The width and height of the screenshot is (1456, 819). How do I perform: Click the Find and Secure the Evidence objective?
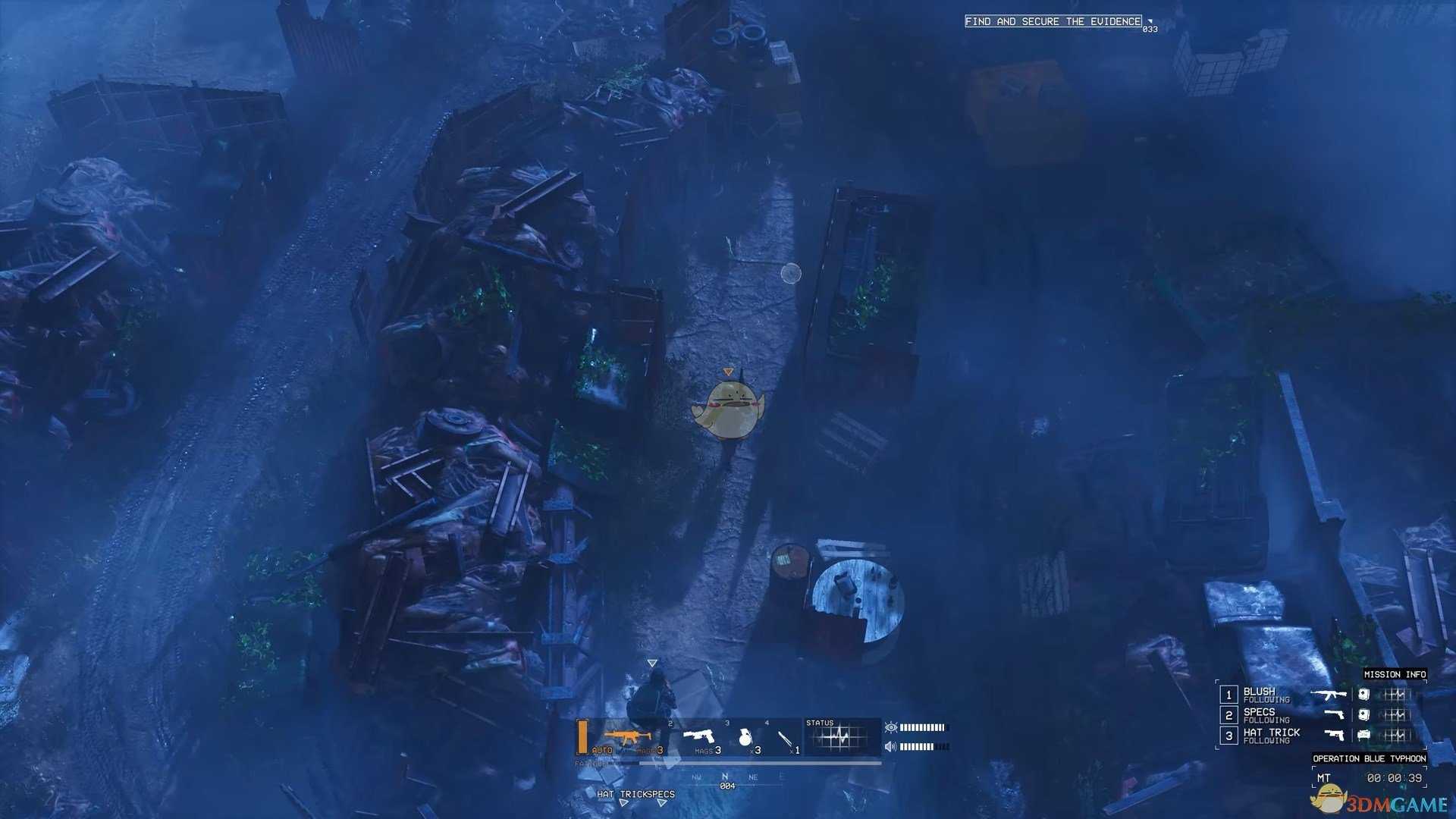1053,21
